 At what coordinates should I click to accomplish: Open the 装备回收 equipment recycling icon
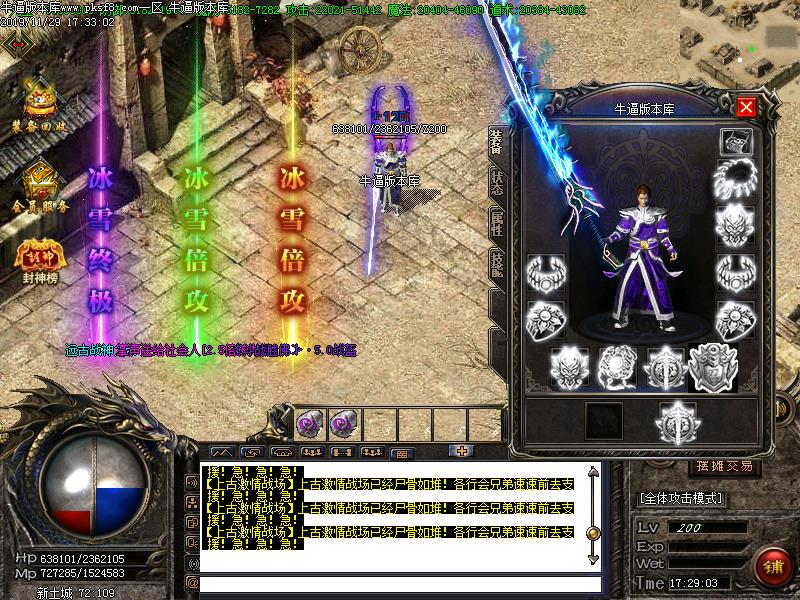[40, 108]
